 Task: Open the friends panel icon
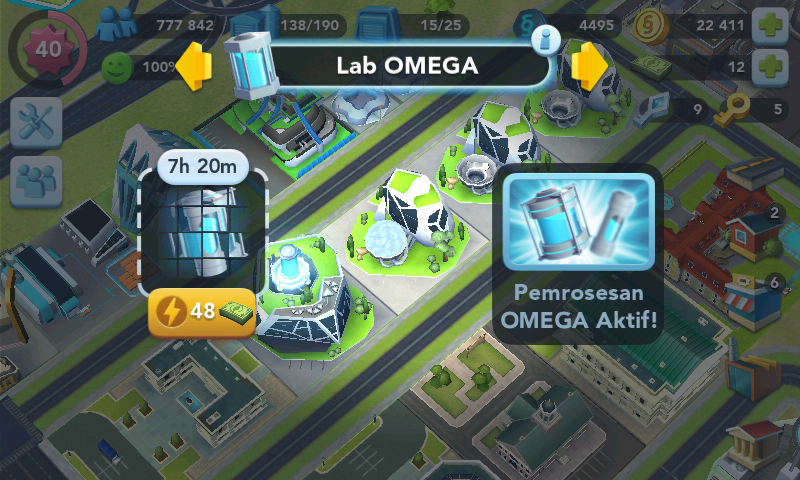click(37, 180)
